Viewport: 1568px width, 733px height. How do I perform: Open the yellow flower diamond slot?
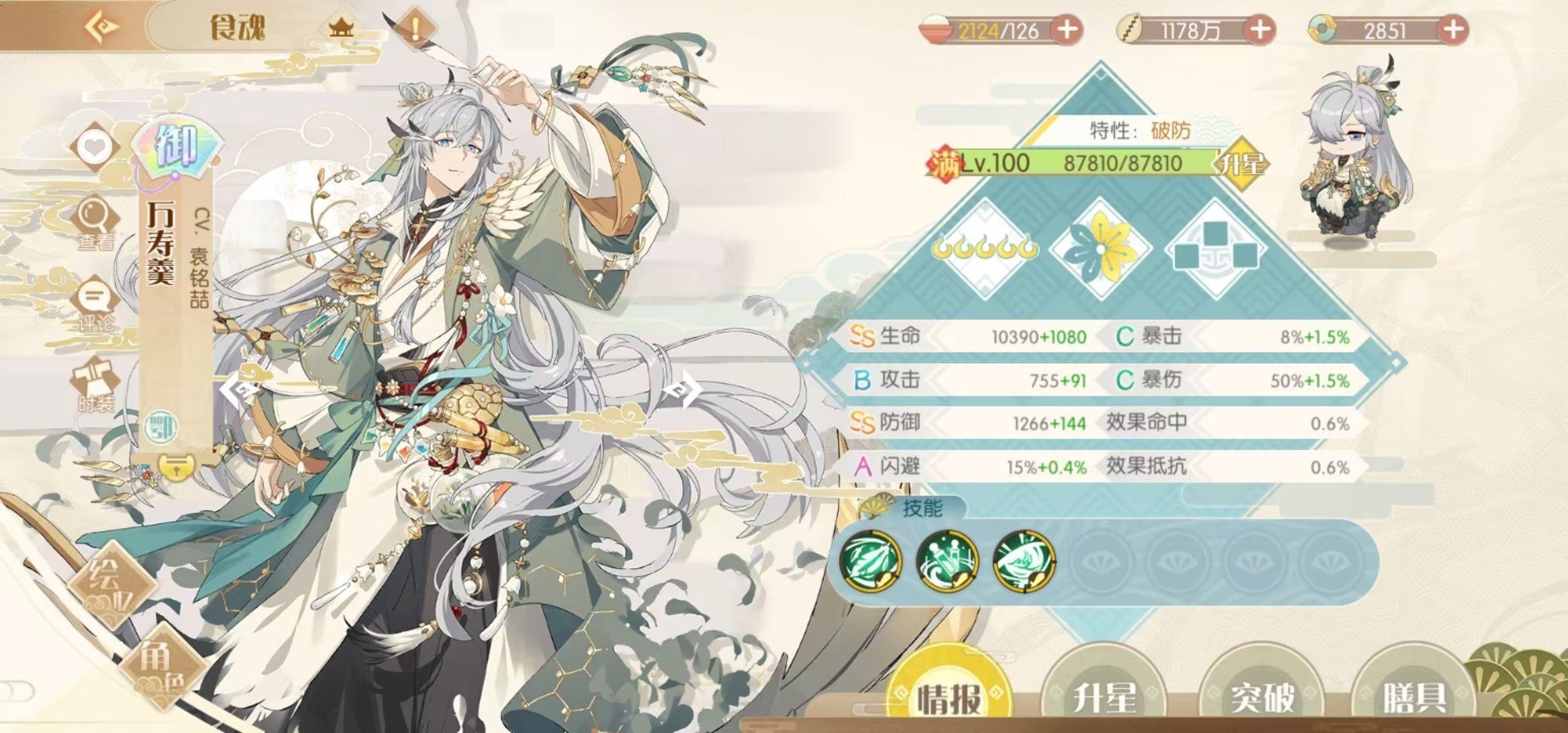pyautogui.click(x=1100, y=249)
